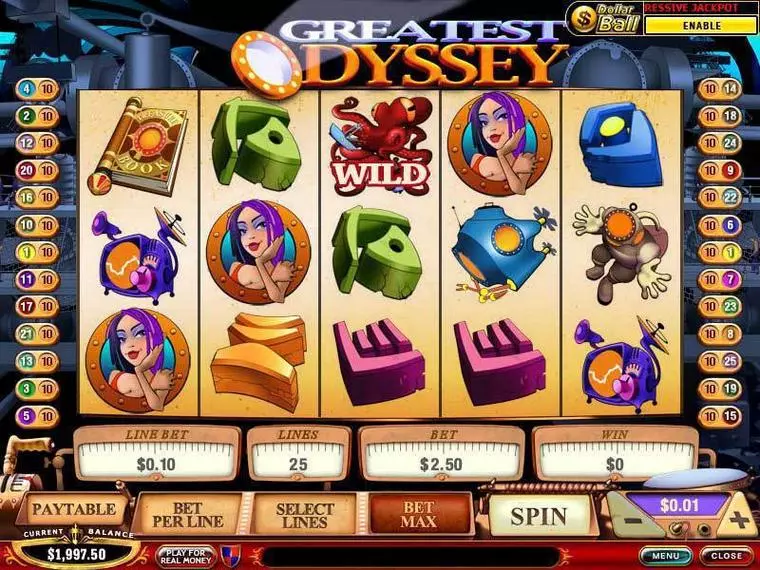This screenshot has width=760, height=570.
Task: Close the game
Action: pyautogui.click(x=726, y=555)
